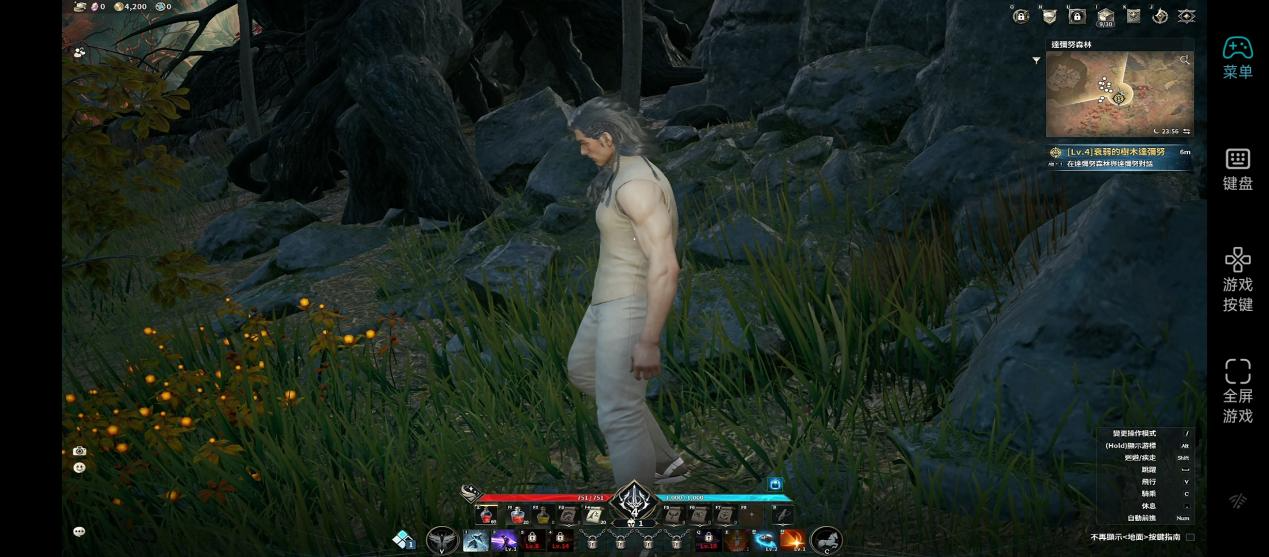Summon the horse mount icon

point(826,541)
